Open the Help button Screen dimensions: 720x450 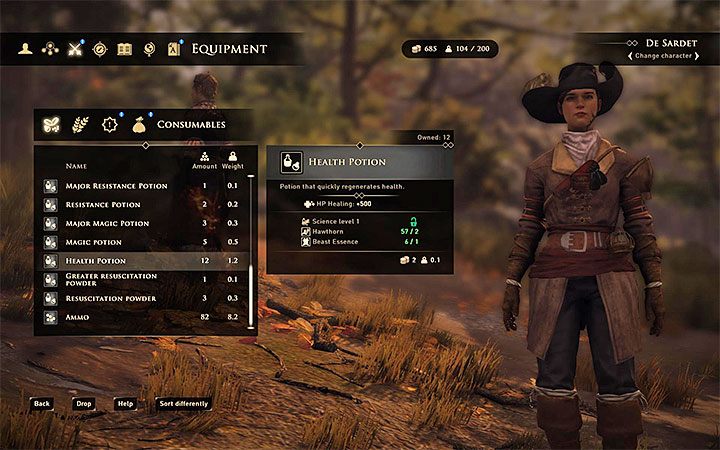[125, 404]
